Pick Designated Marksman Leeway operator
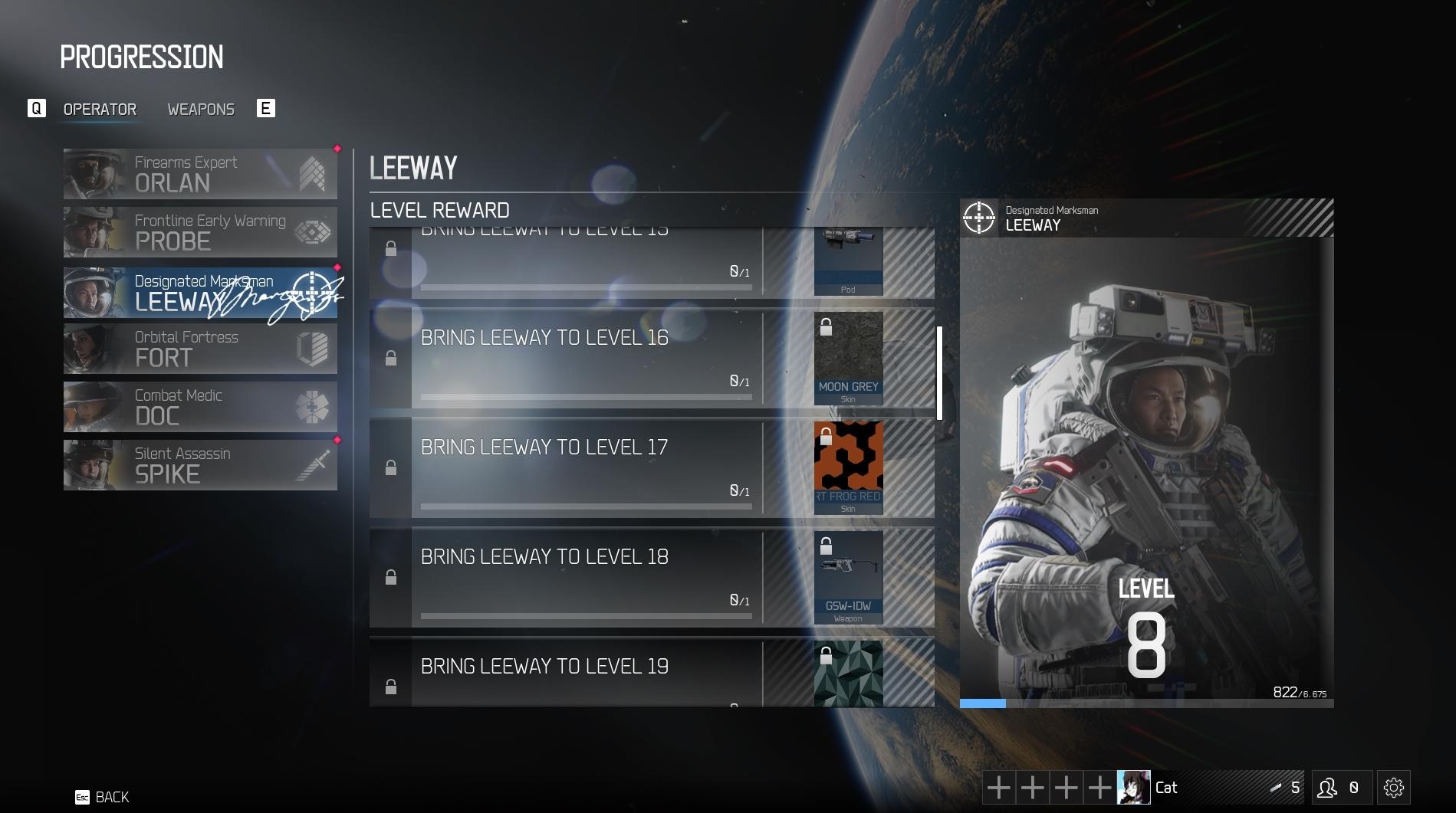This screenshot has height=813, width=1456. pyautogui.click(x=200, y=293)
